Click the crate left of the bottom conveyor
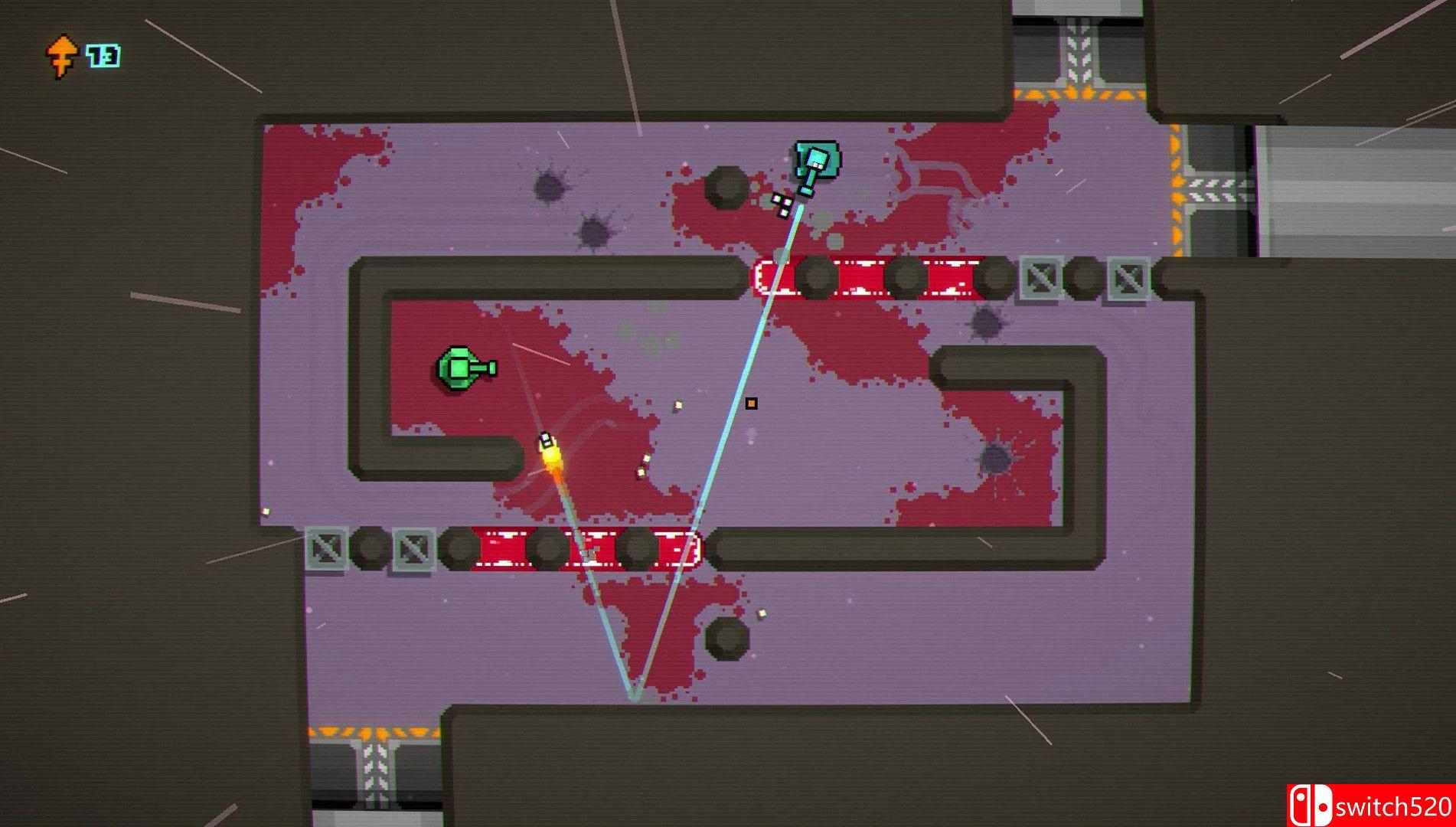This screenshot has height=827, width=1456. point(325,548)
